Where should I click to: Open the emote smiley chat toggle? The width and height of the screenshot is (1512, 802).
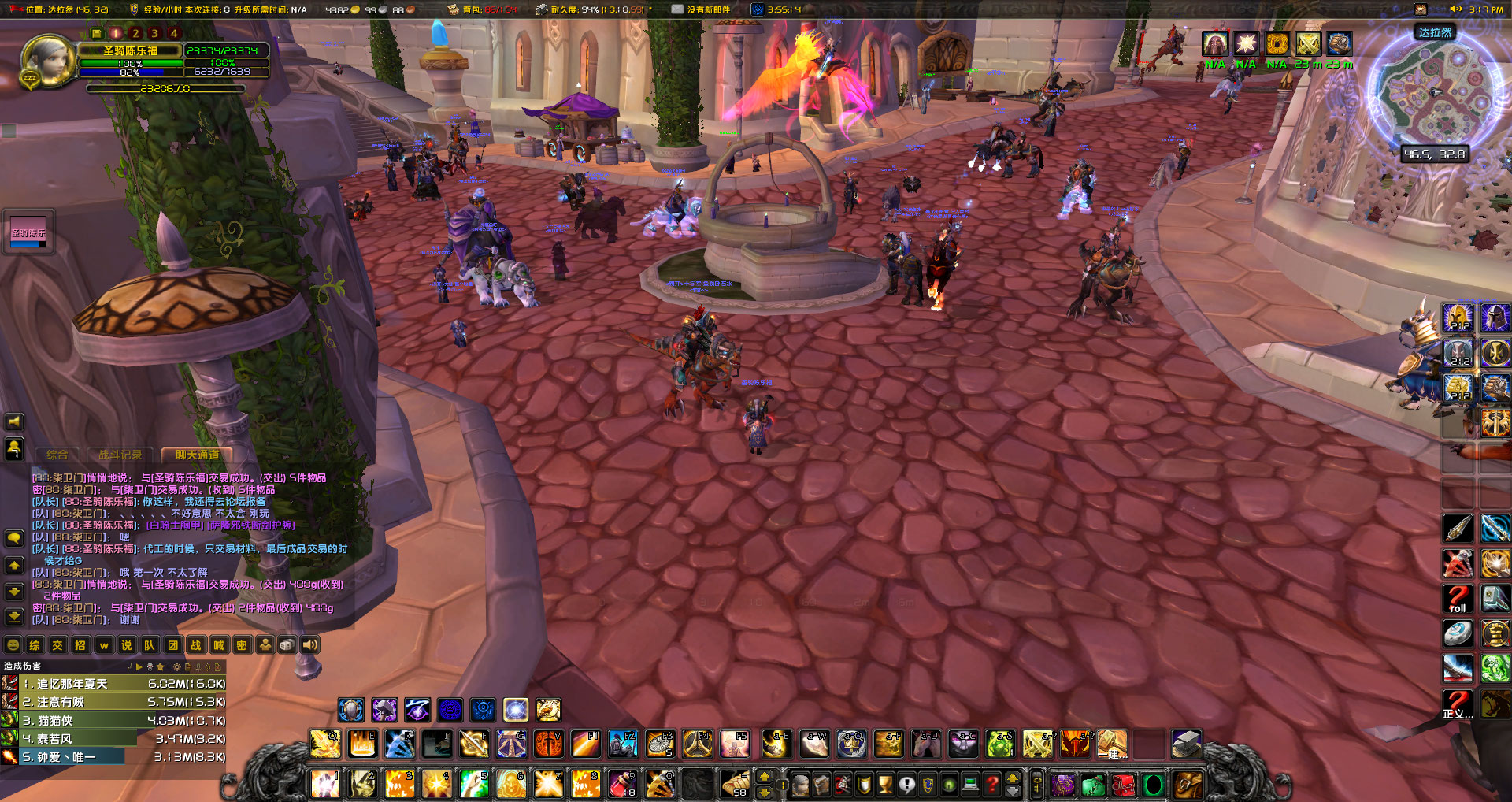[13, 645]
